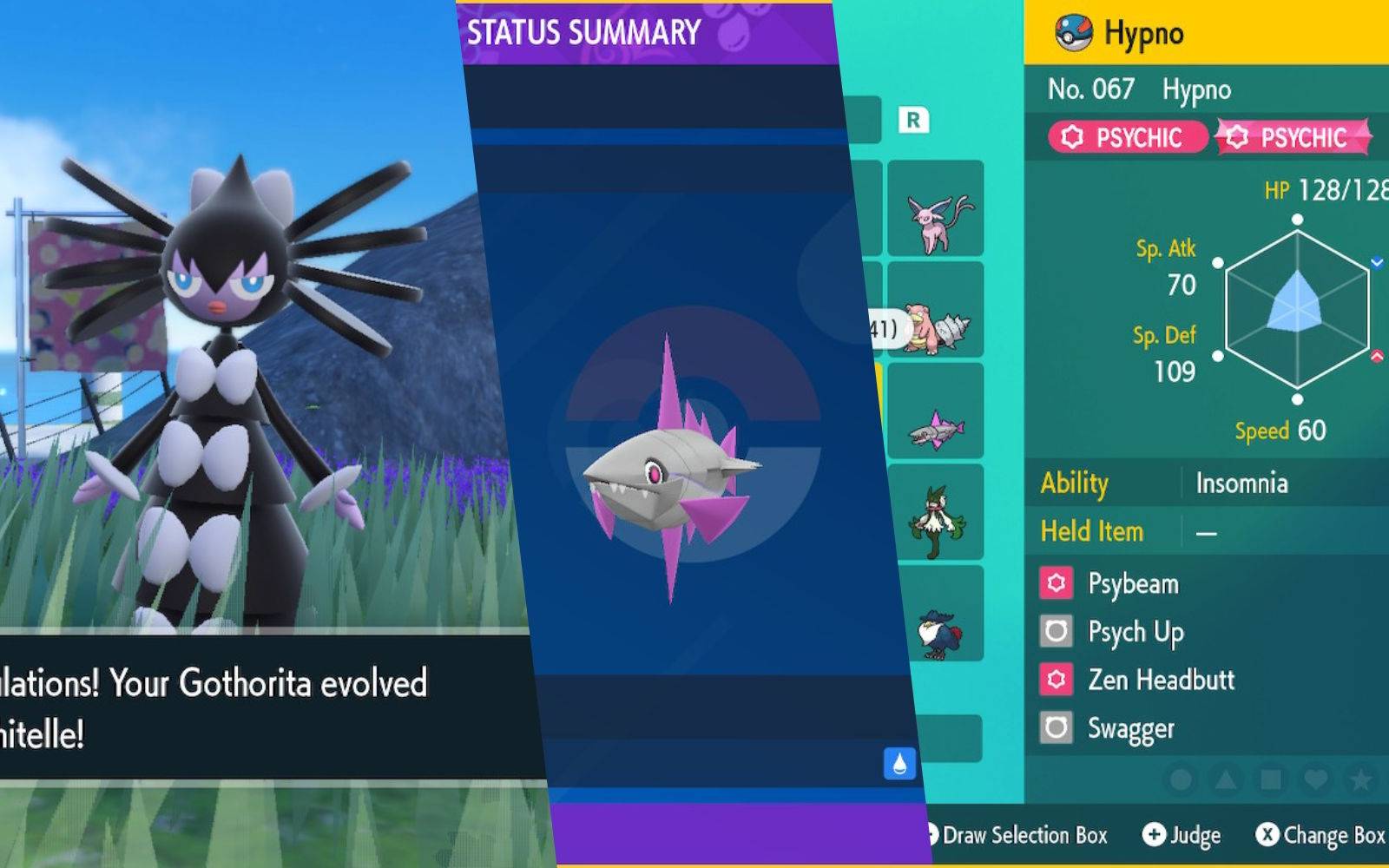Open the Held Item row
This screenshot has width=1389, height=868.
click(1207, 531)
